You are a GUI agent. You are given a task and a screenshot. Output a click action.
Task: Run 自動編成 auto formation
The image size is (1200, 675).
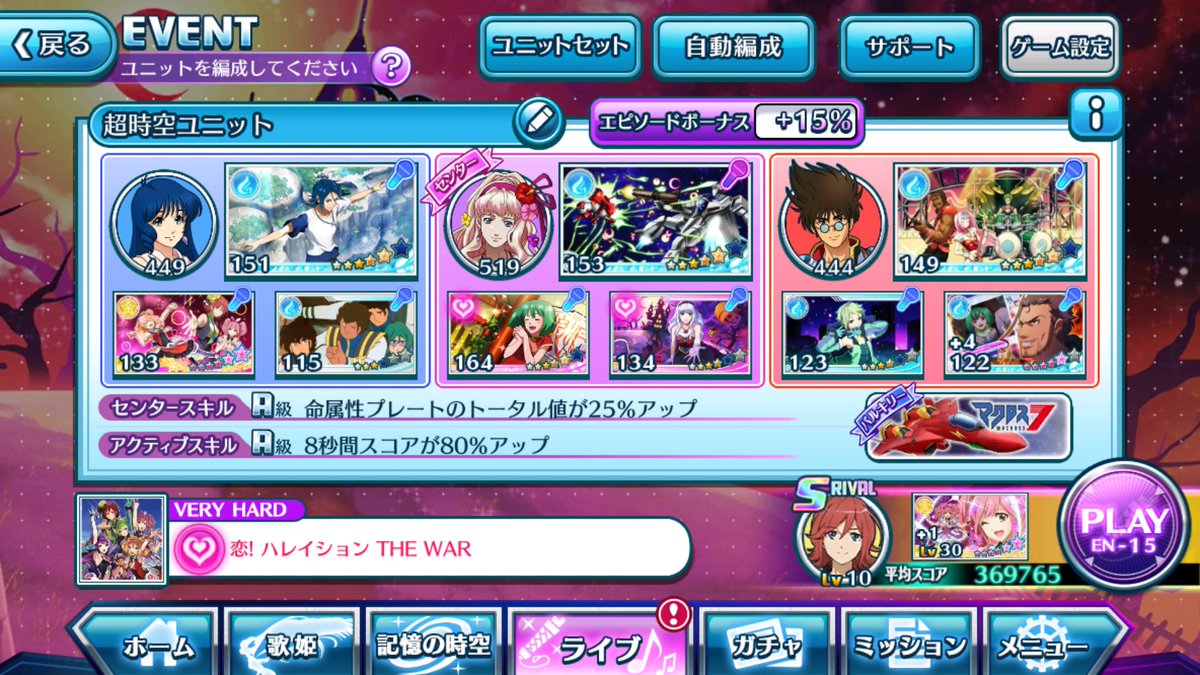point(733,46)
